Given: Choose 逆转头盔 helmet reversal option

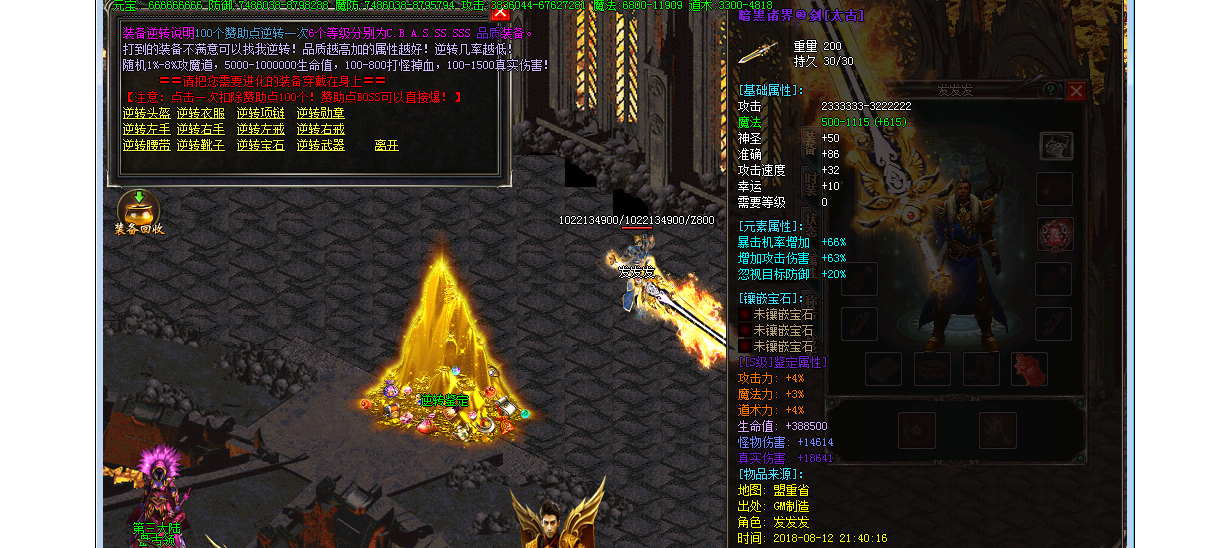Looking at the screenshot, I should pyautogui.click(x=146, y=113).
